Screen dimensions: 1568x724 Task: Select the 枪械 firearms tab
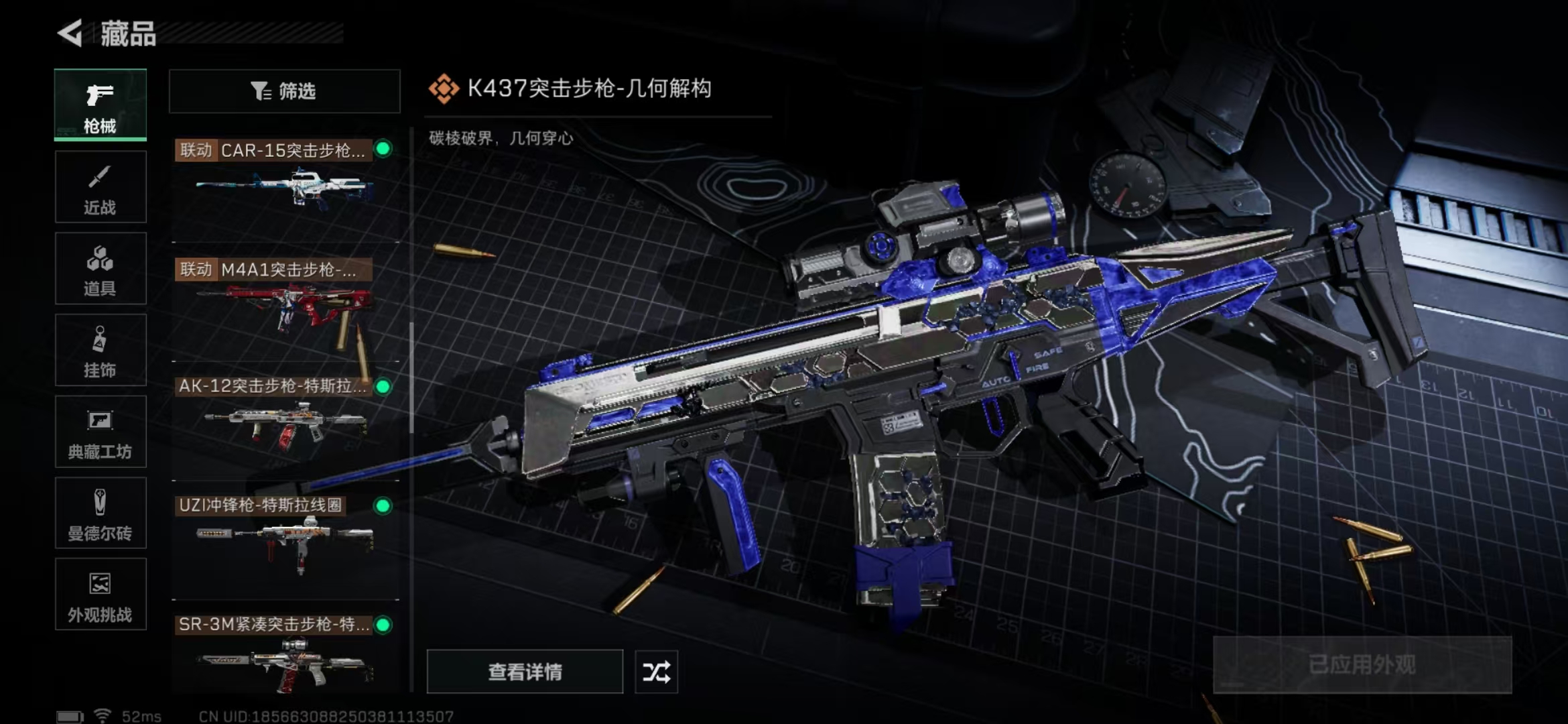pos(100,105)
